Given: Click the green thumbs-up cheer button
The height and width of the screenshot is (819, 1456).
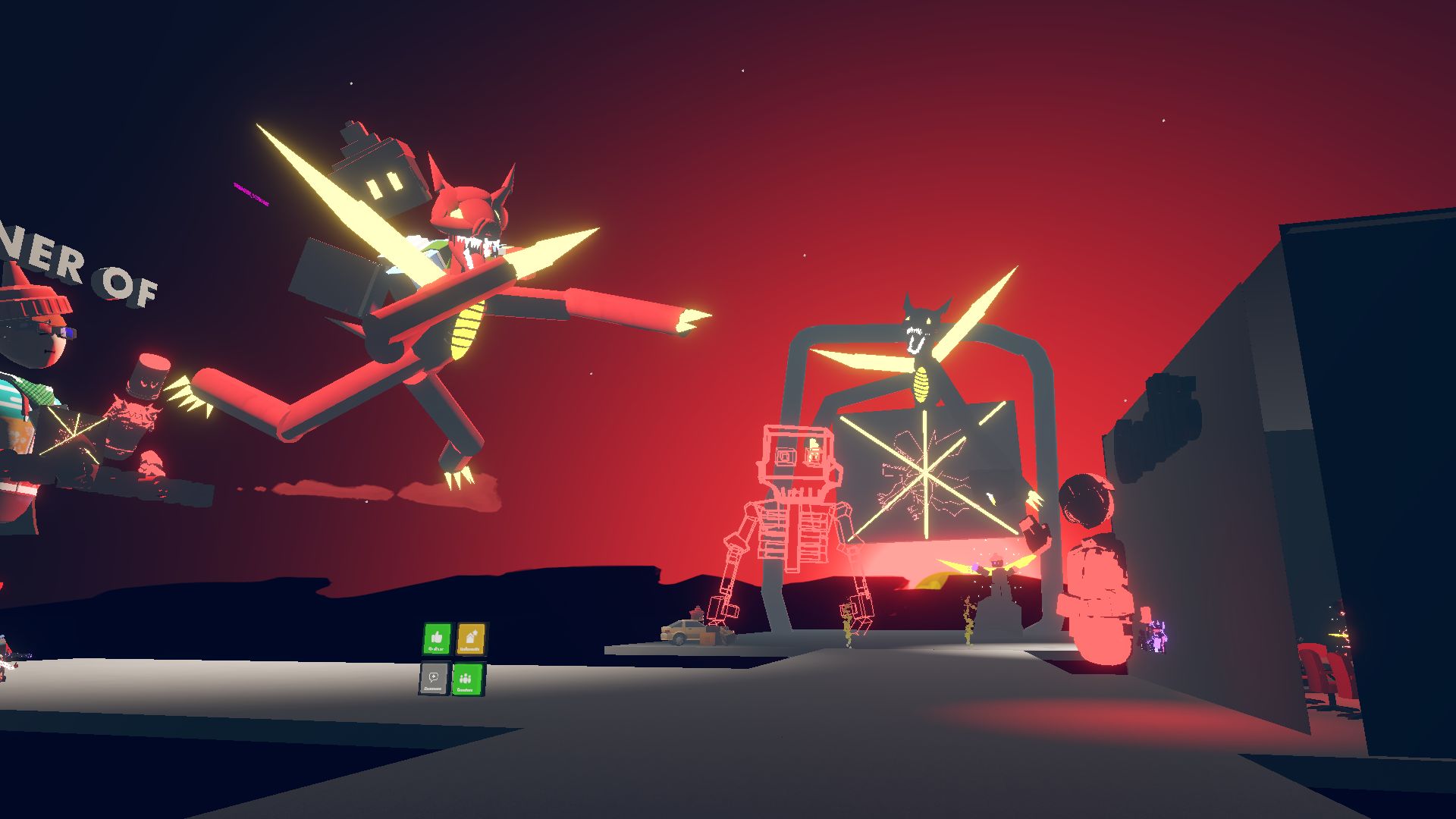Looking at the screenshot, I should 437,639.
